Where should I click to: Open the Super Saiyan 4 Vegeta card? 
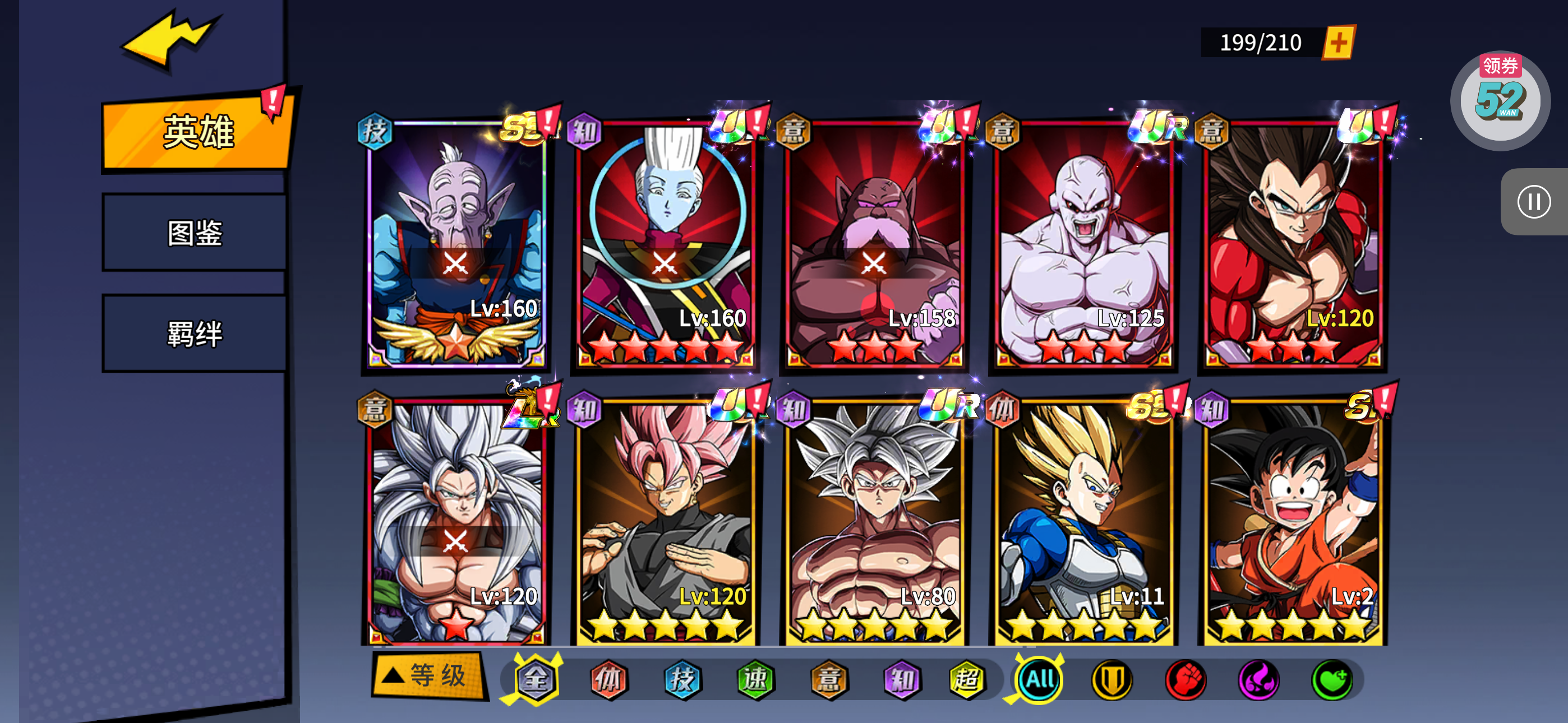[1293, 243]
